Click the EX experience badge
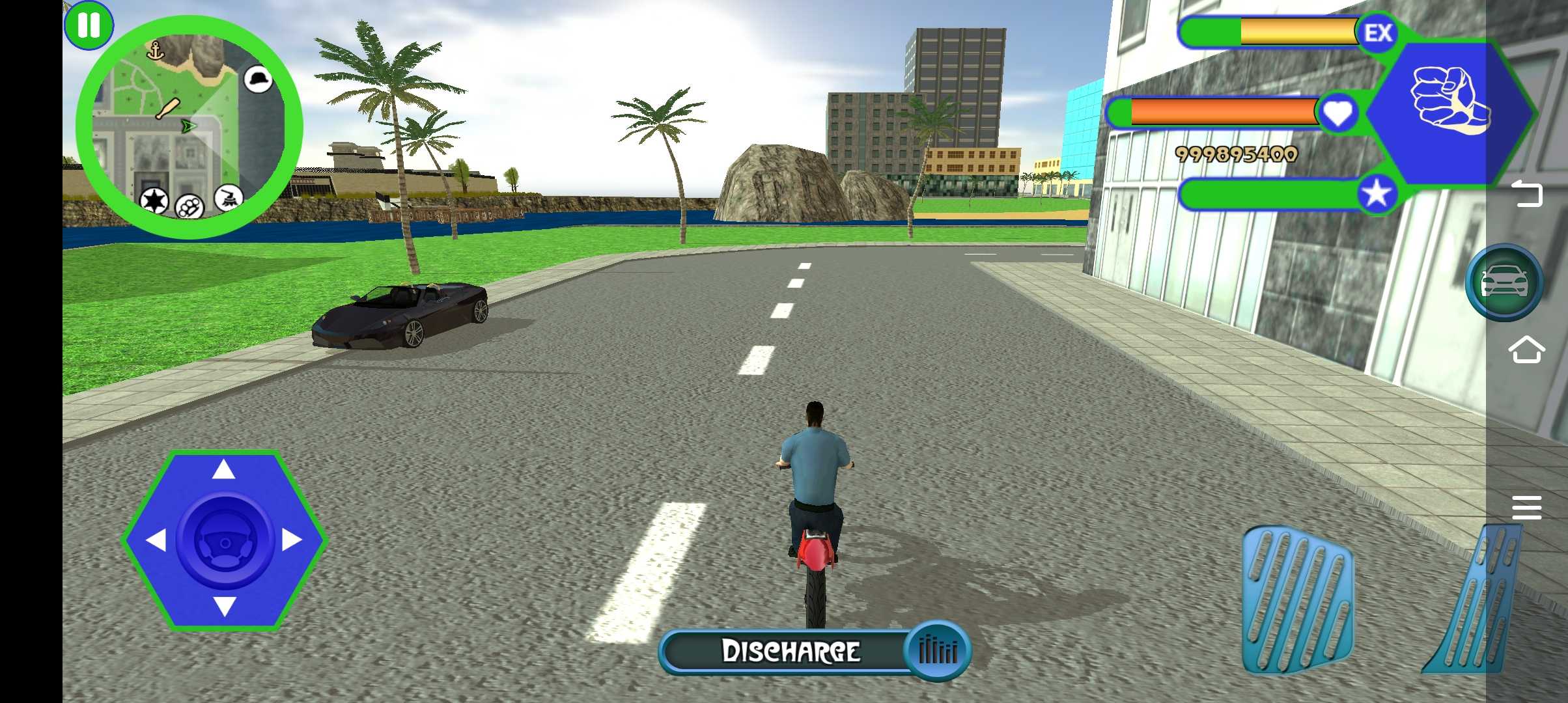The width and height of the screenshot is (1568, 703). click(1378, 33)
